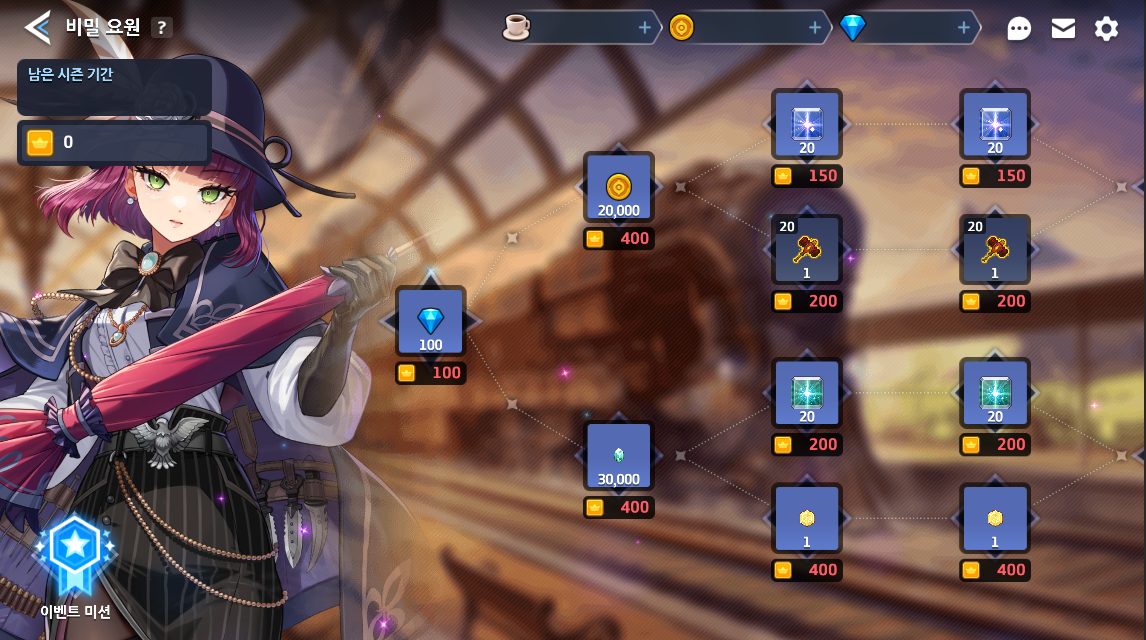Select the 30,000 green crystal reward node

click(x=619, y=456)
